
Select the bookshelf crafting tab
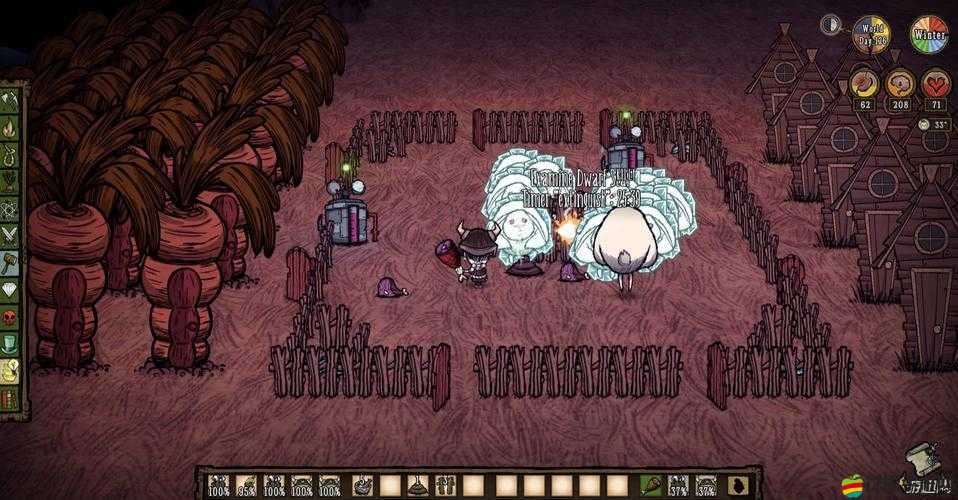click(11, 397)
